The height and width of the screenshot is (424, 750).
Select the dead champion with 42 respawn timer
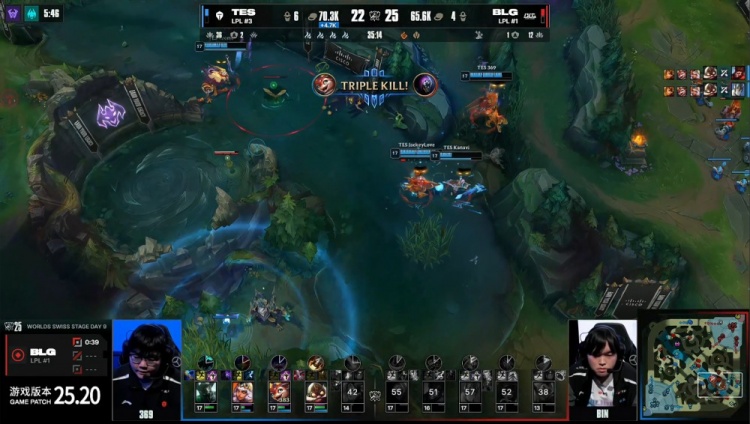[x=351, y=393]
